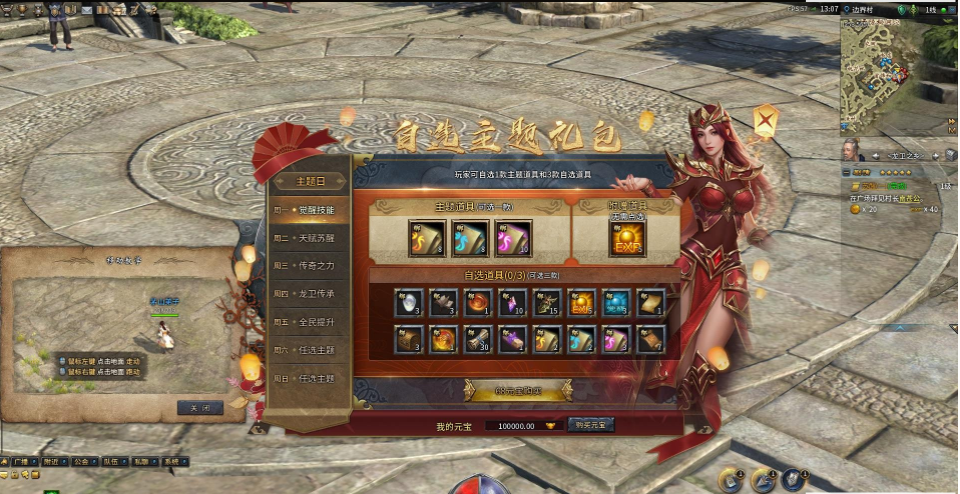The height and width of the screenshot is (494, 960).
Task: Open the 周日 任选主题 tab
Action: 311,379
